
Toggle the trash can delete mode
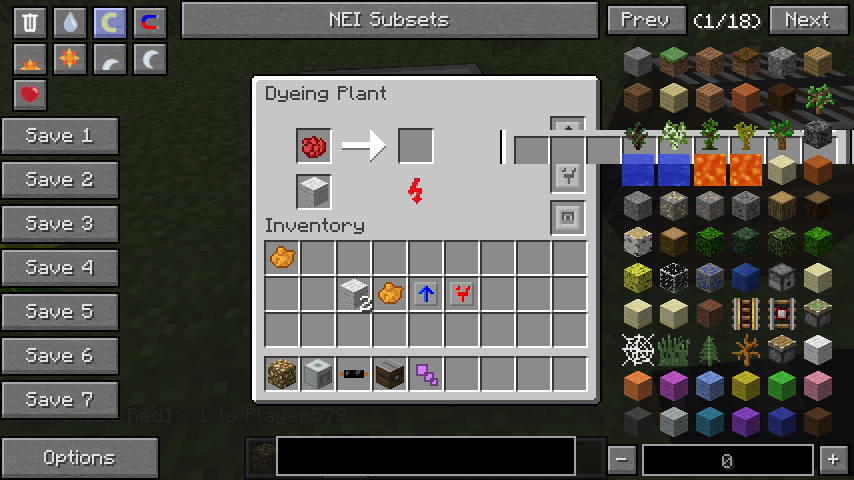pyautogui.click(x=31, y=22)
